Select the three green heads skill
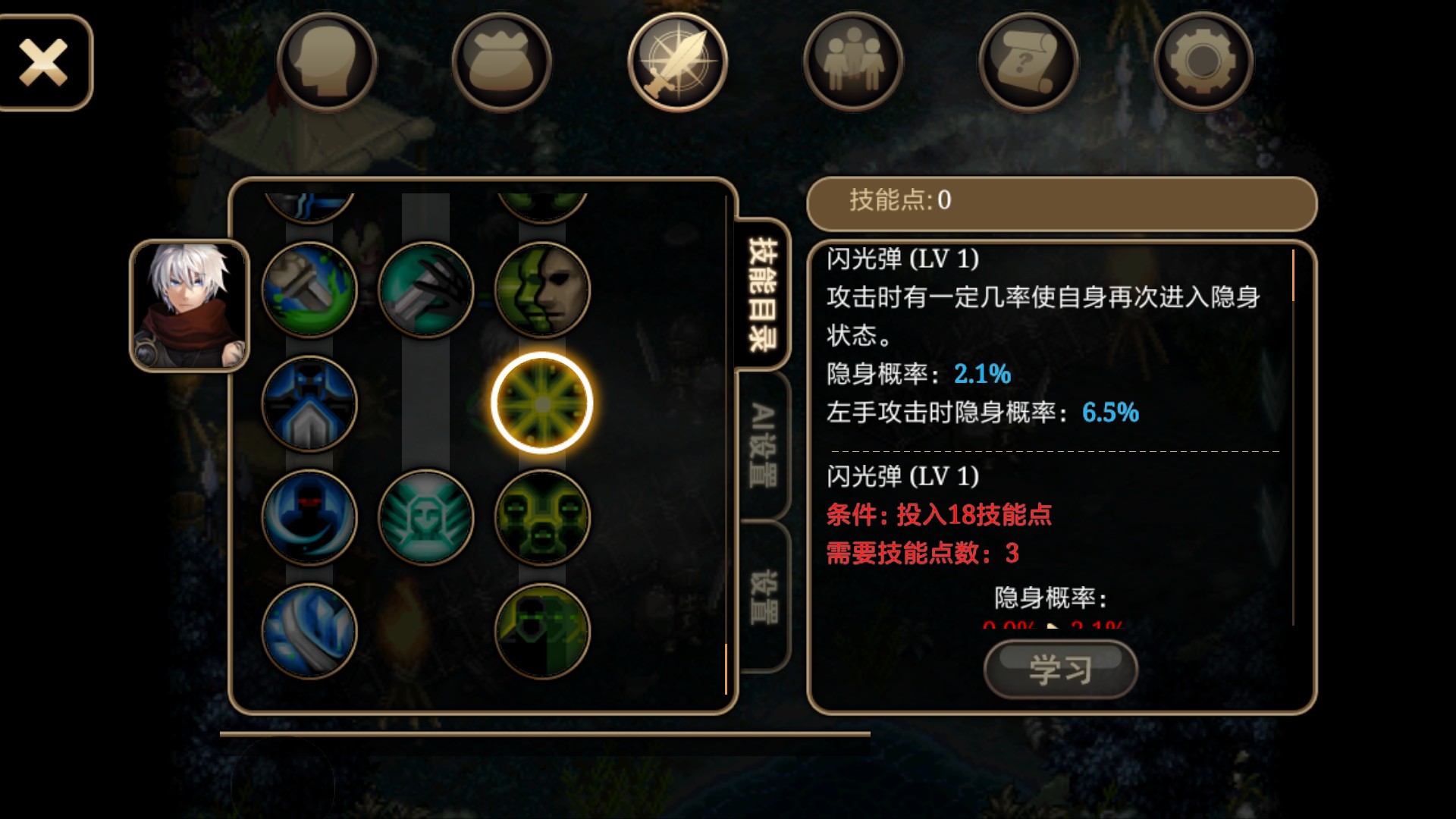Screen dimensions: 1456x819 pyautogui.click(x=541, y=517)
